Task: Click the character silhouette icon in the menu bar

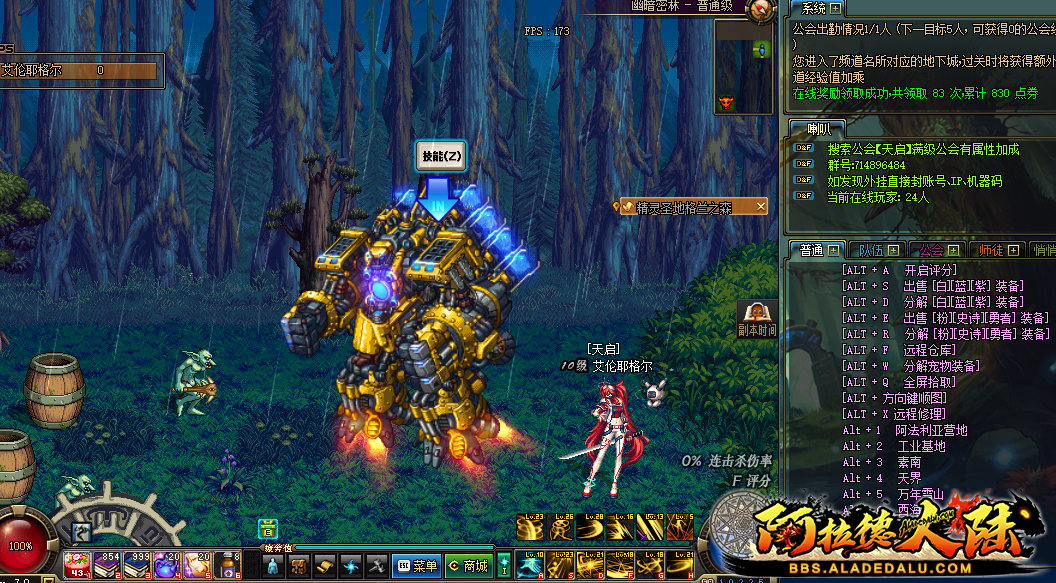Action: (x=273, y=566)
